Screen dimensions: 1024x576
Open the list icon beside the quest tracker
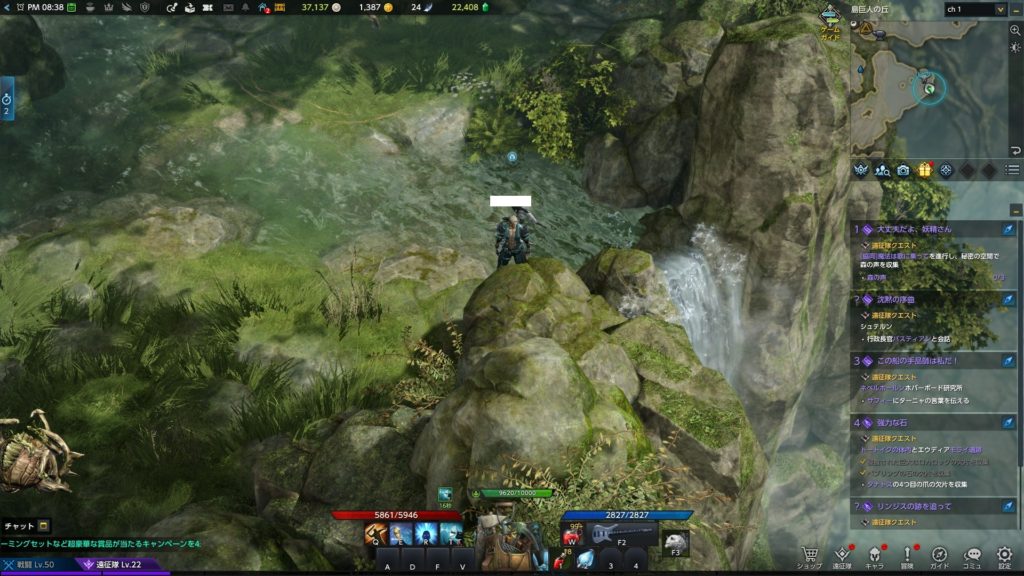point(1012,170)
